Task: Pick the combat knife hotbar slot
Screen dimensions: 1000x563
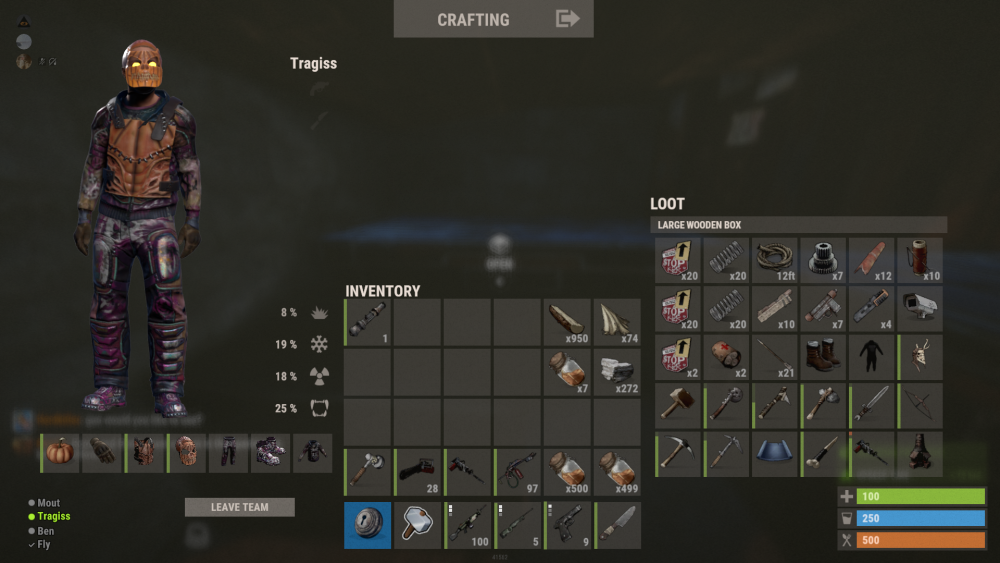Action: click(616, 525)
